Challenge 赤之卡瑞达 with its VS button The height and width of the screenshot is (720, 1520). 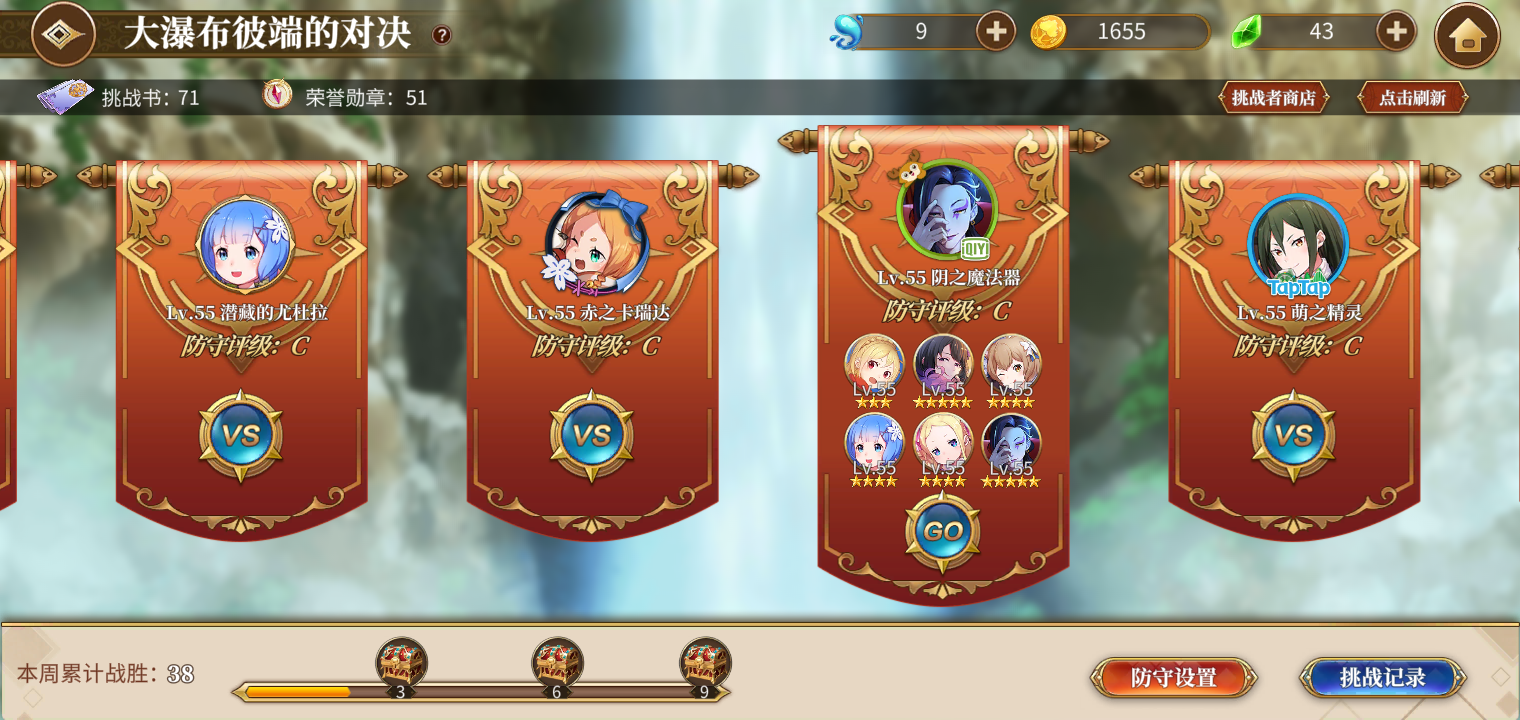point(591,435)
